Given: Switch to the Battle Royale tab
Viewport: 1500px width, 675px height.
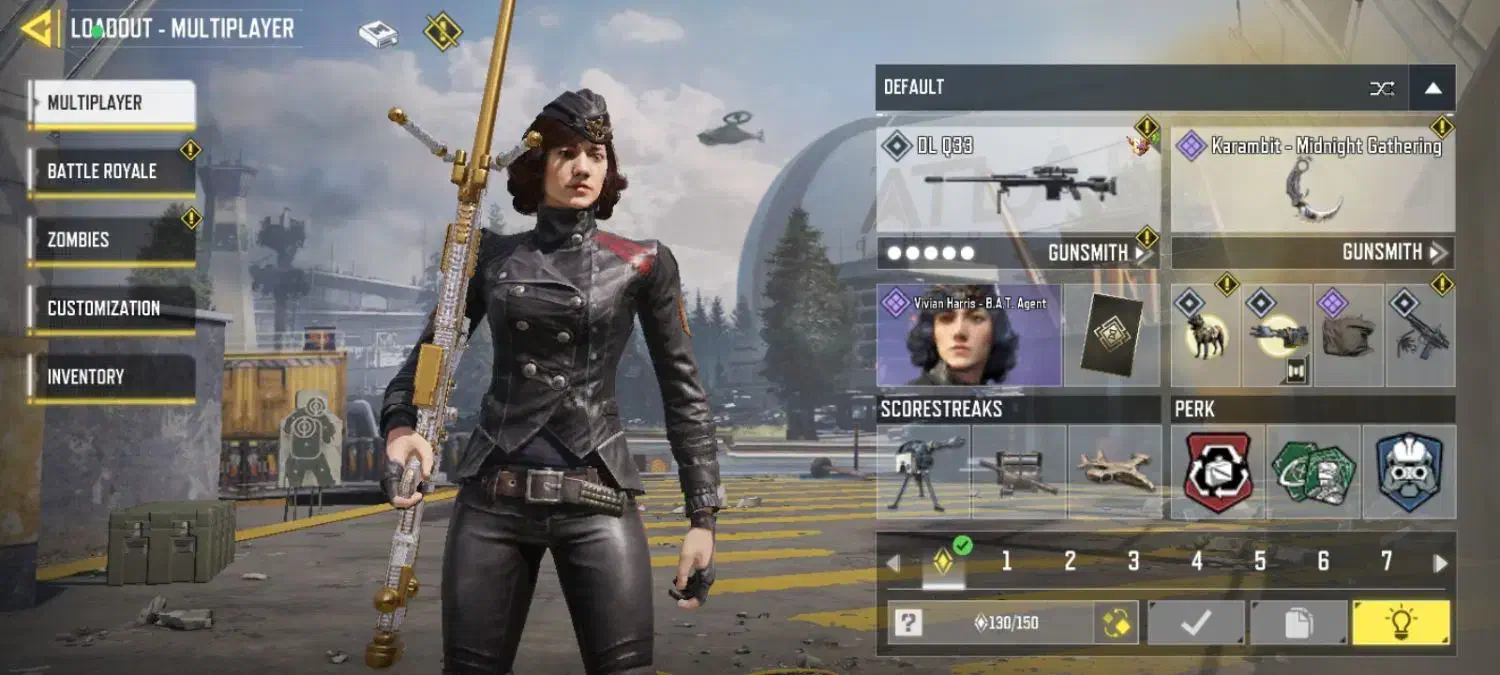Looking at the screenshot, I should [x=110, y=171].
